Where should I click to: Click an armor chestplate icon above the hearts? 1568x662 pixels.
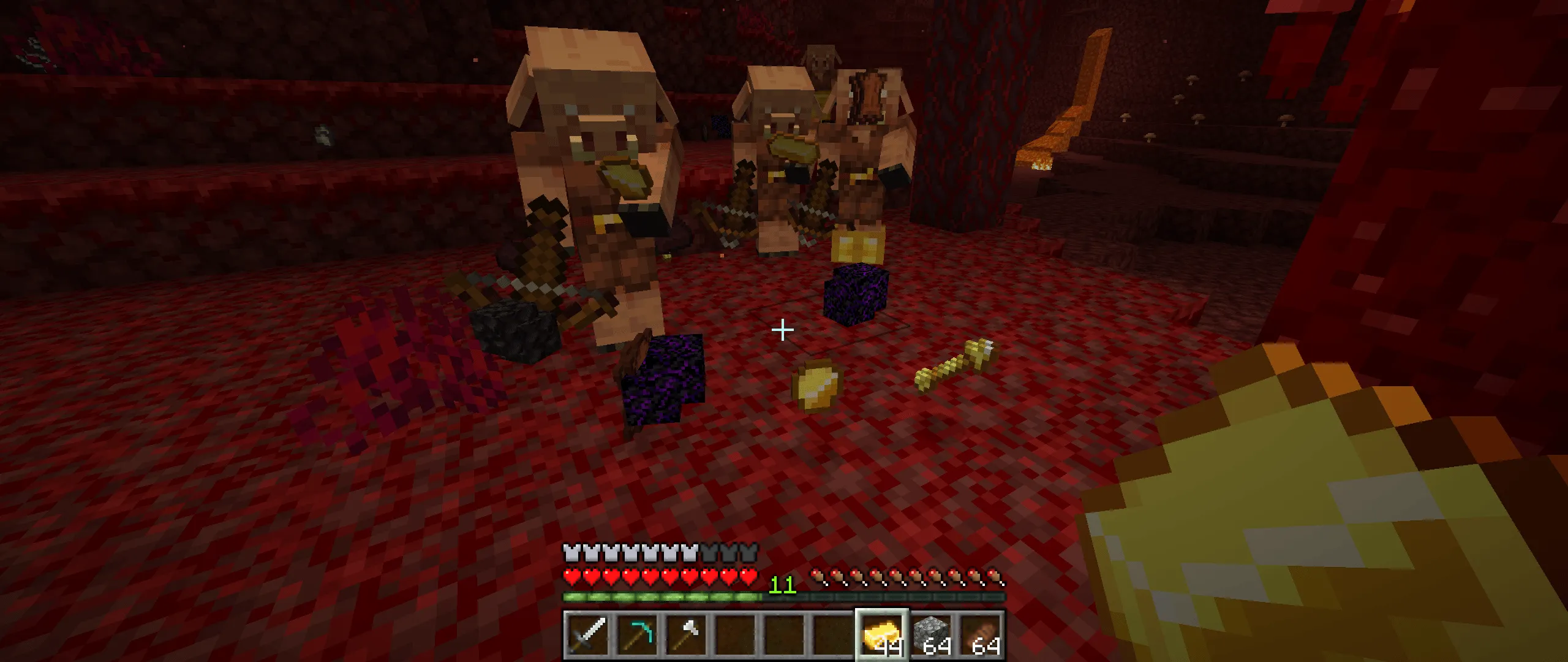pos(571,553)
